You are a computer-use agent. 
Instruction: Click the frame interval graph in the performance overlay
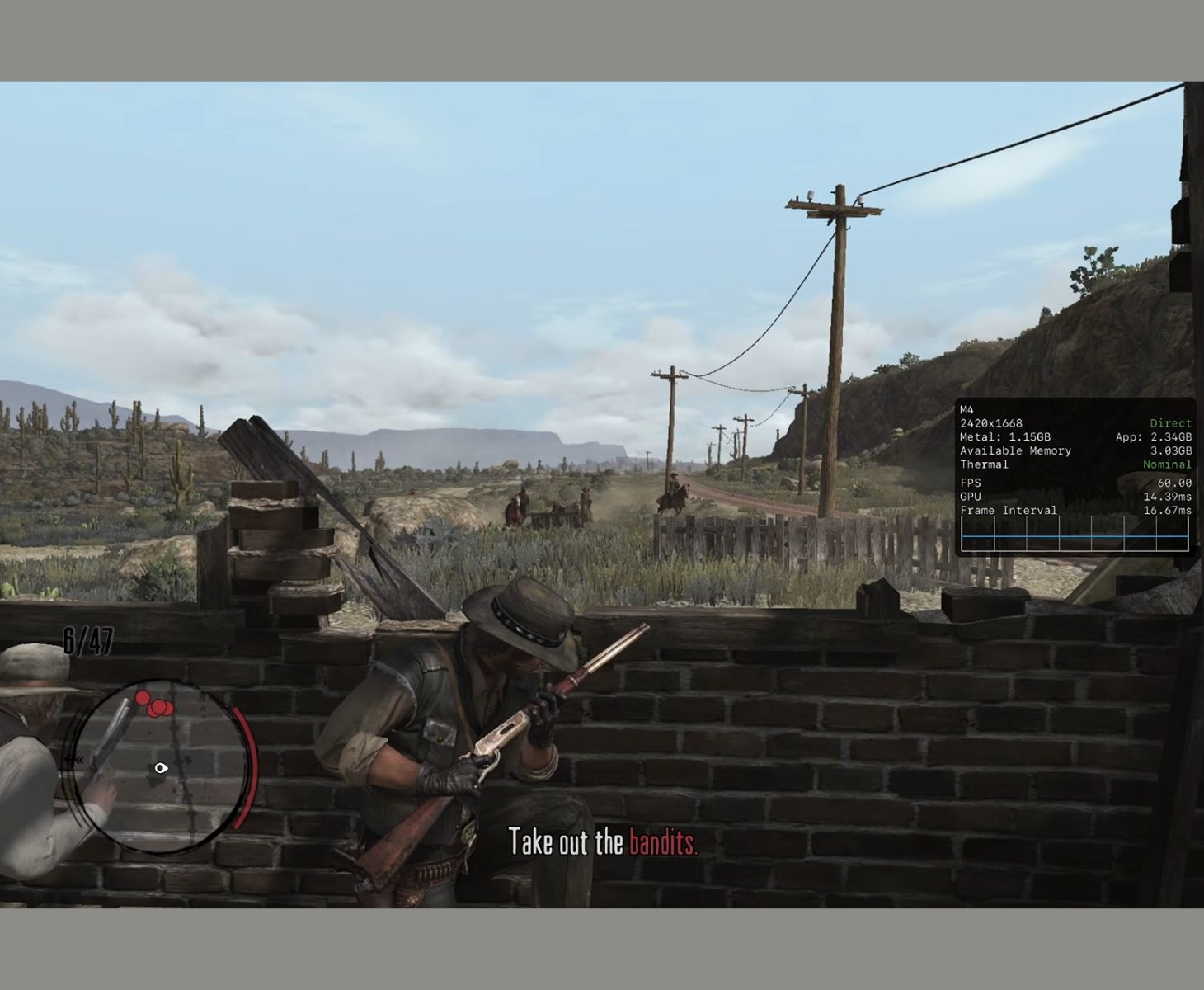coord(1075,535)
